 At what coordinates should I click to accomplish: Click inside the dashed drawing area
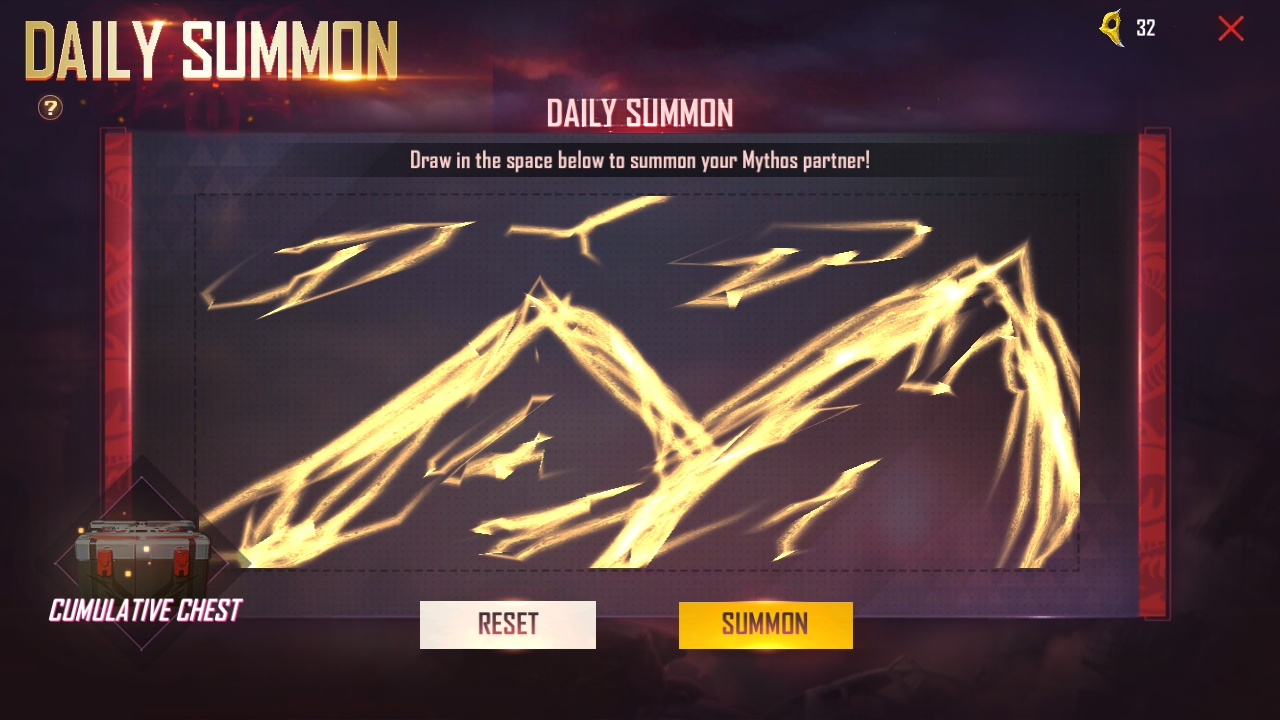(636, 381)
